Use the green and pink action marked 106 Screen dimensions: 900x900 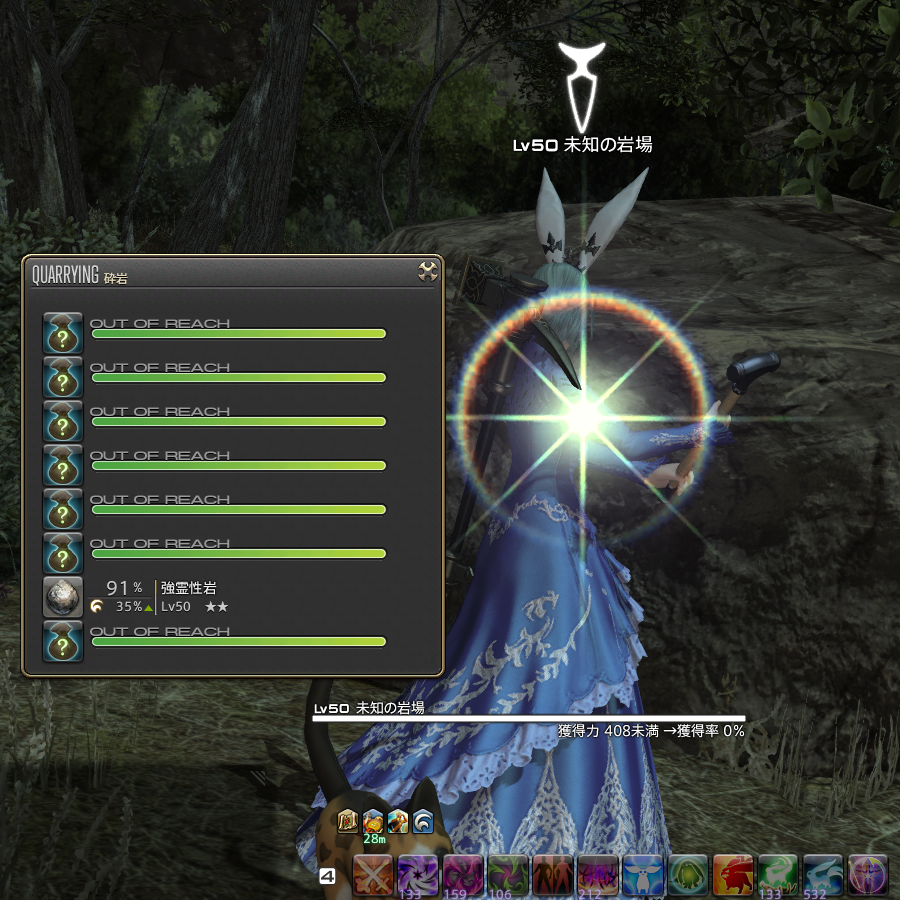(x=507, y=875)
